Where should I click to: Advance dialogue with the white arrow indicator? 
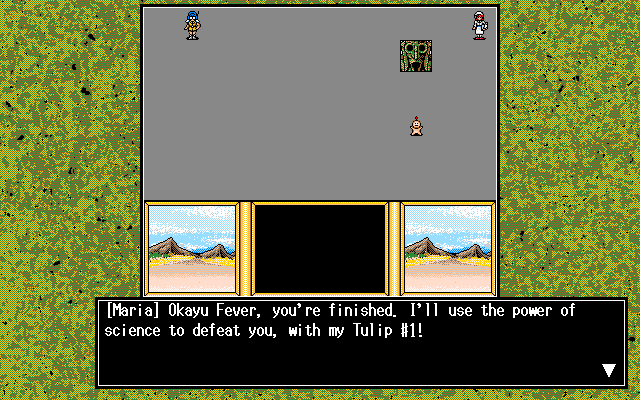coord(609,371)
